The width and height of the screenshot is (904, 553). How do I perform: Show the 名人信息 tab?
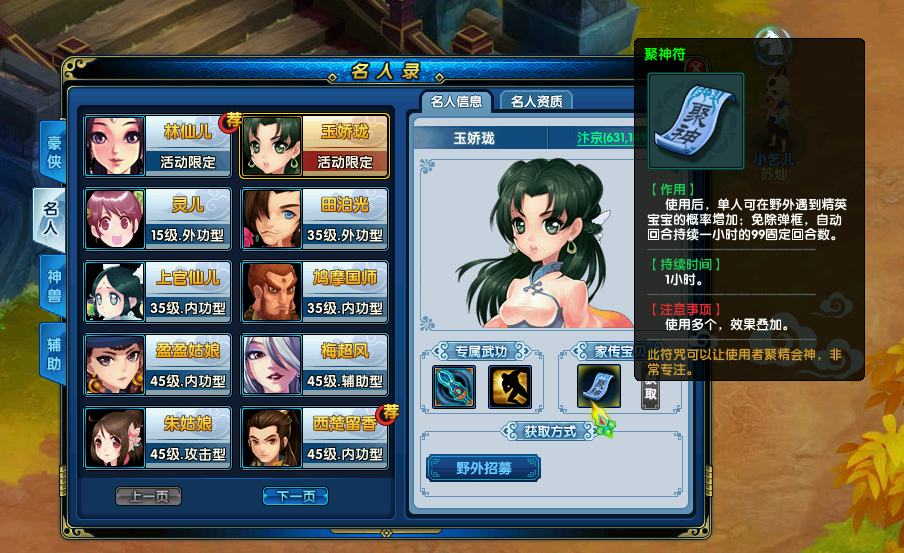[457, 101]
